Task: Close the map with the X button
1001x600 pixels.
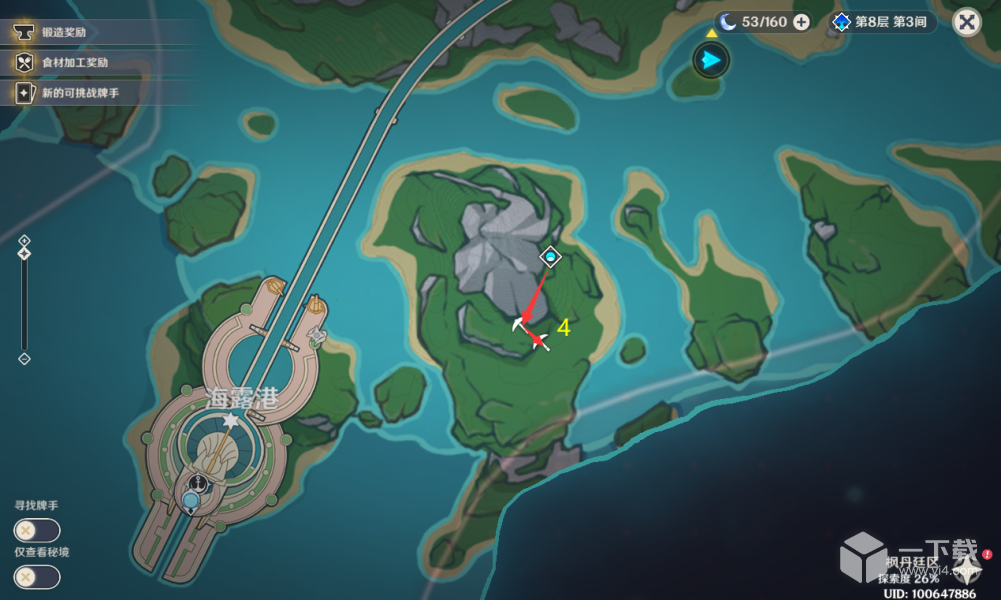Action: pos(966,22)
